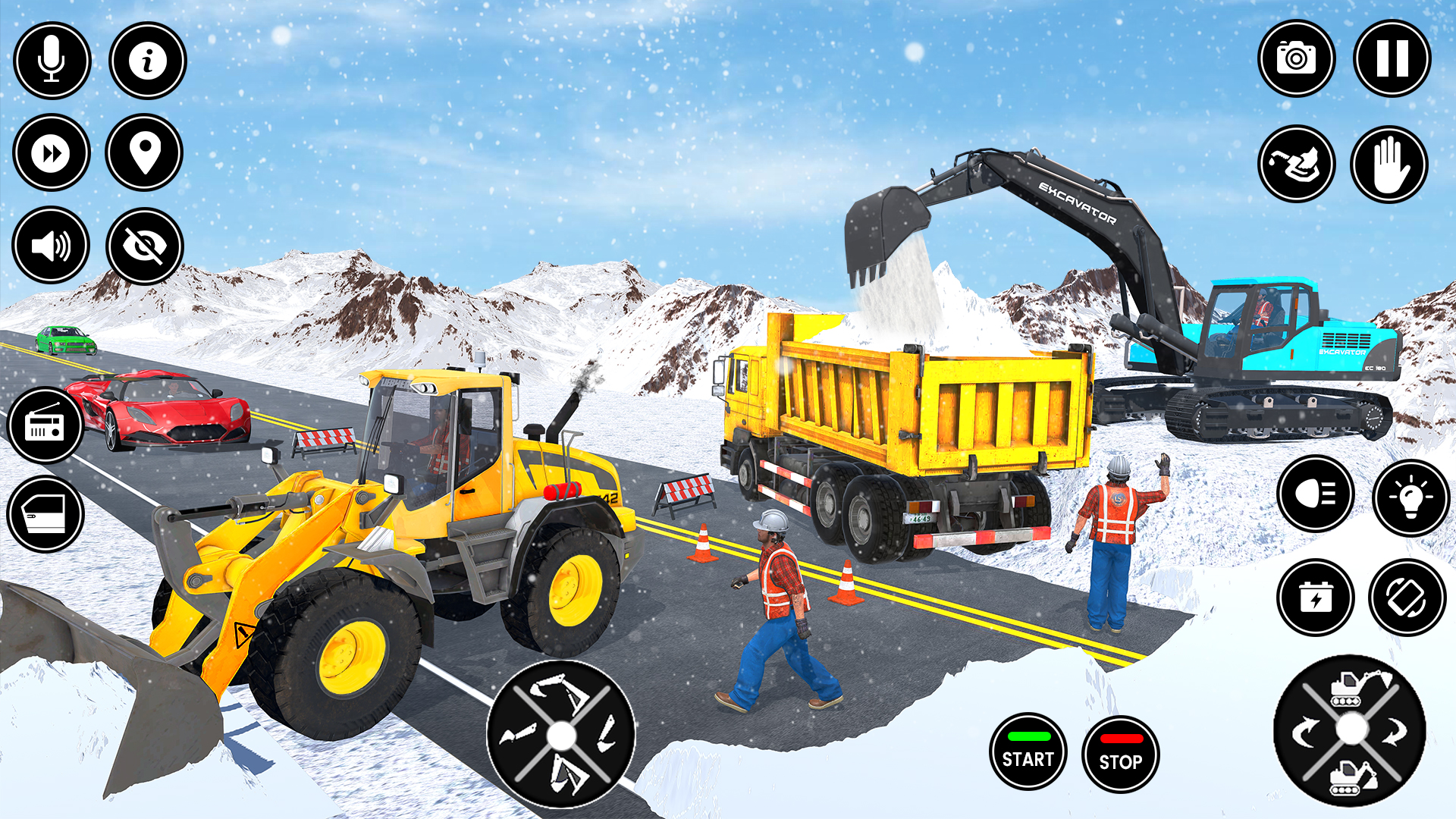Tap the screen rotate icon
1456x819 pixels.
coord(1408,598)
